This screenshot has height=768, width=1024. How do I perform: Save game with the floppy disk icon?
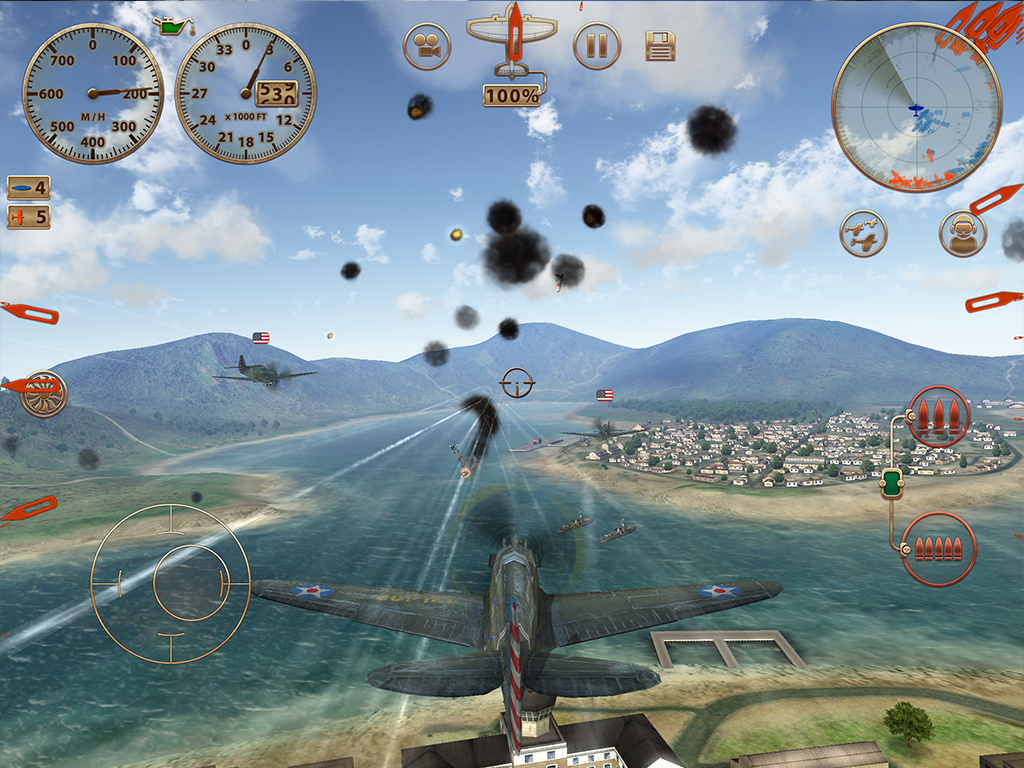pos(660,46)
